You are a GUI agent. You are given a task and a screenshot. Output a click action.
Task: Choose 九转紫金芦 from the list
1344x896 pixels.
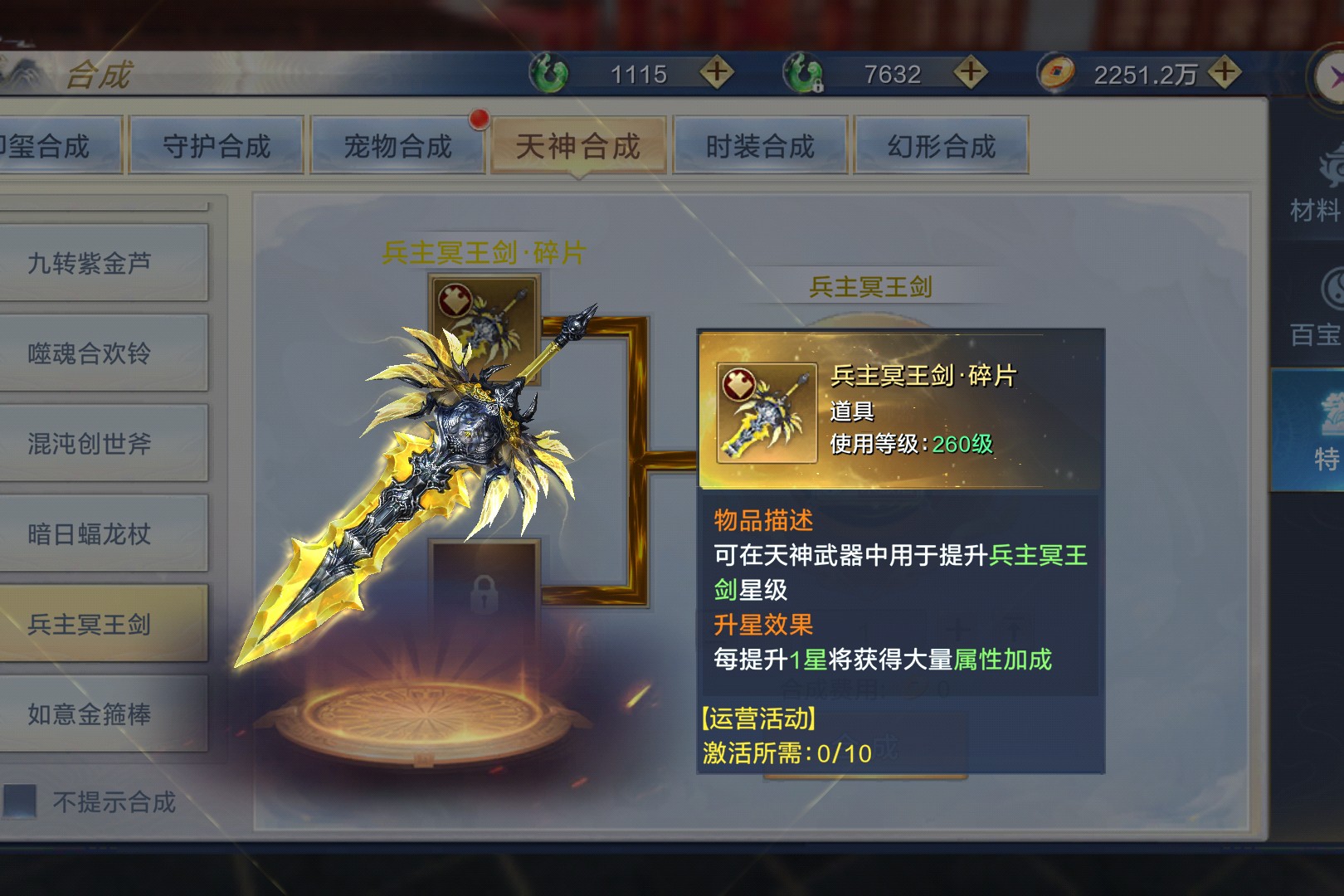pyautogui.click(x=90, y=263)
